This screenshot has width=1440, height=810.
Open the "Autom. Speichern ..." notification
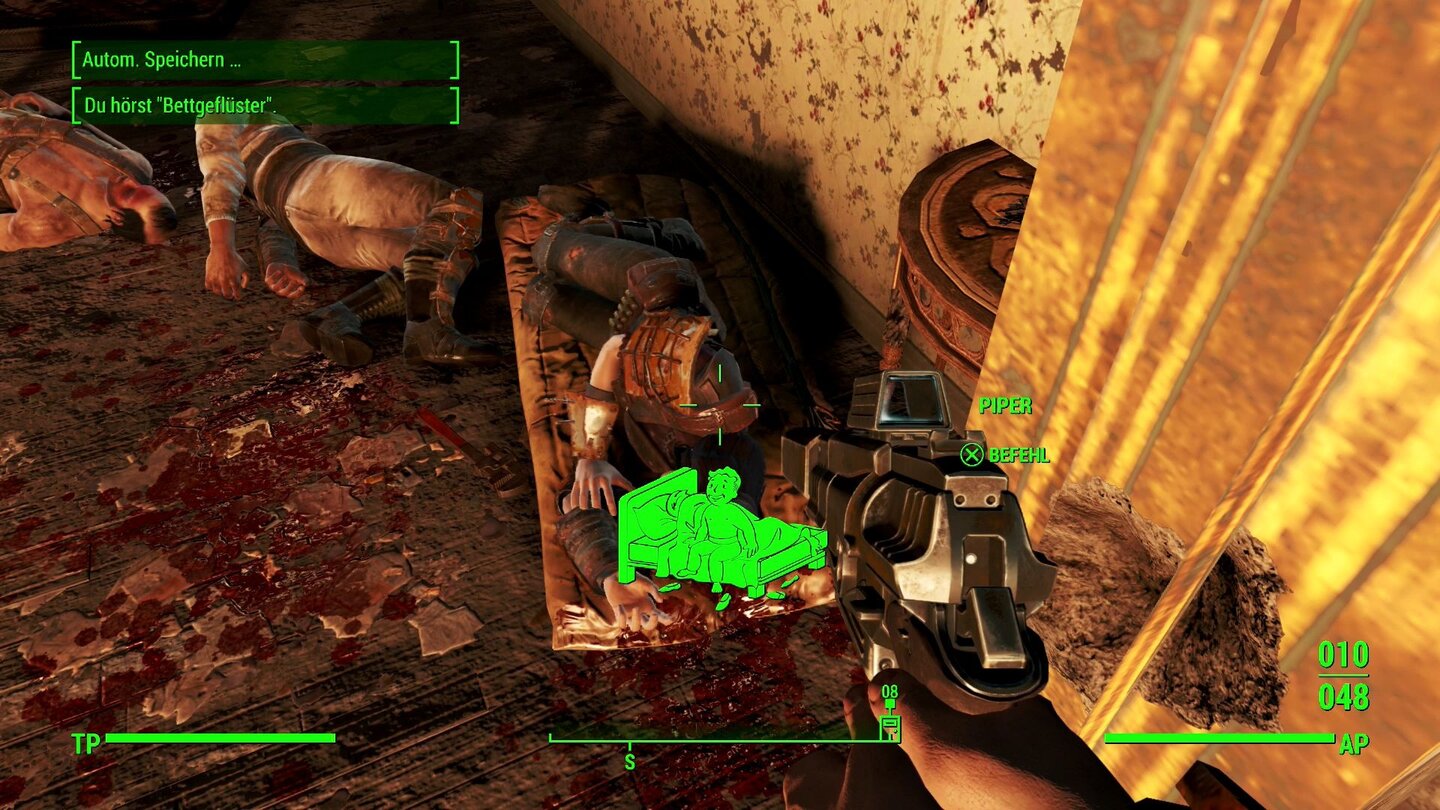click(x=265, y=57)
